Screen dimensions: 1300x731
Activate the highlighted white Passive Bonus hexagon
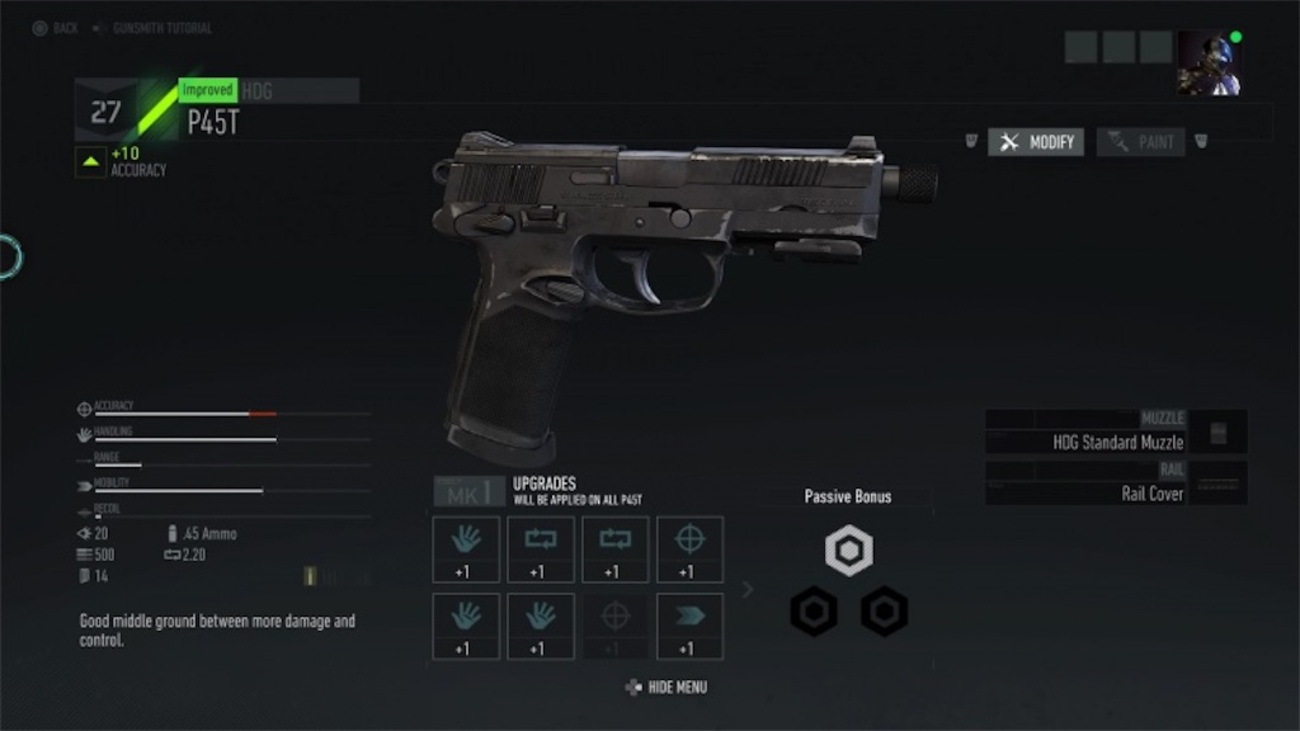pyautogui.click(x=849, y=551)
